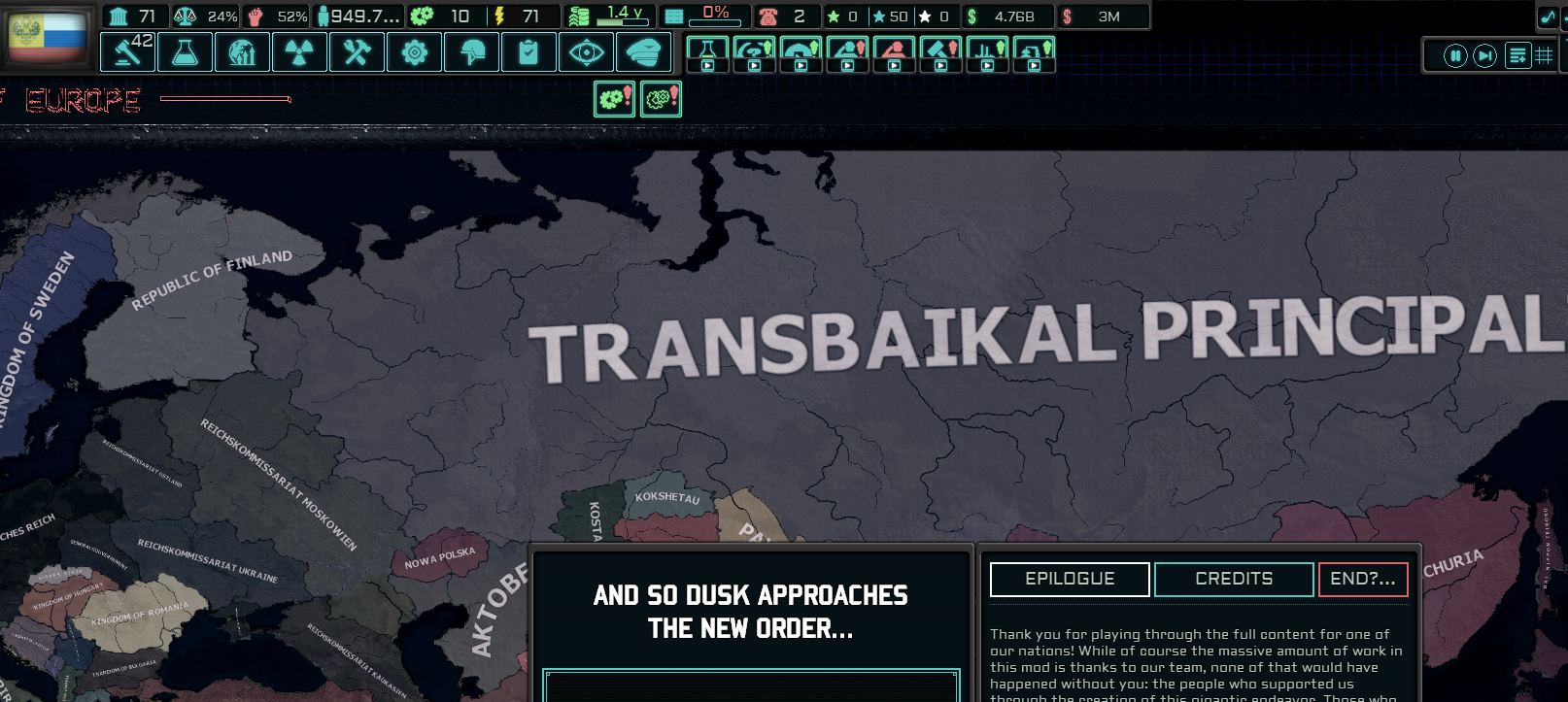
Task: Select the trade globe icon
Action: point(243,51)
